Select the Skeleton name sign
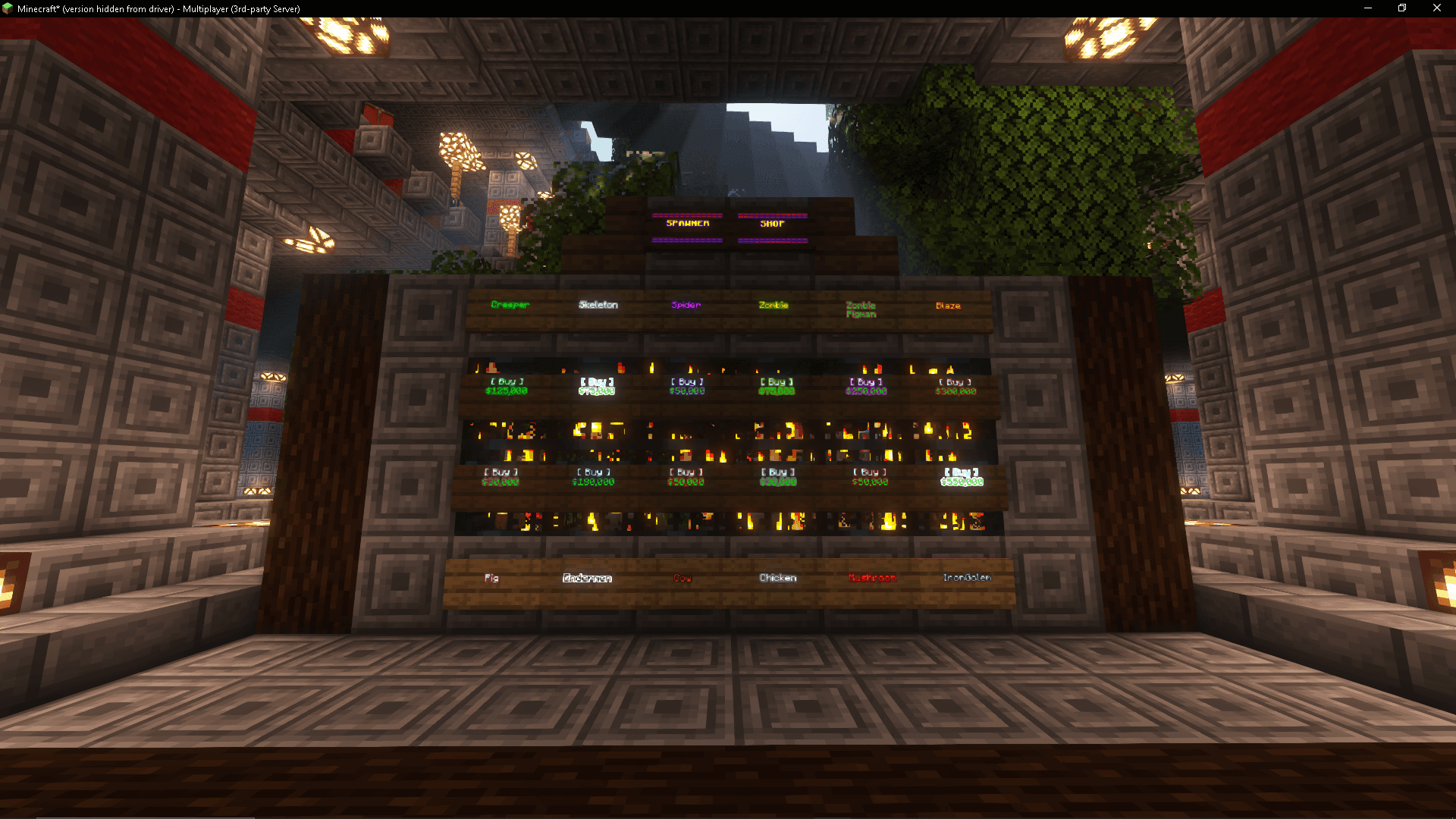 coord(598,305)
